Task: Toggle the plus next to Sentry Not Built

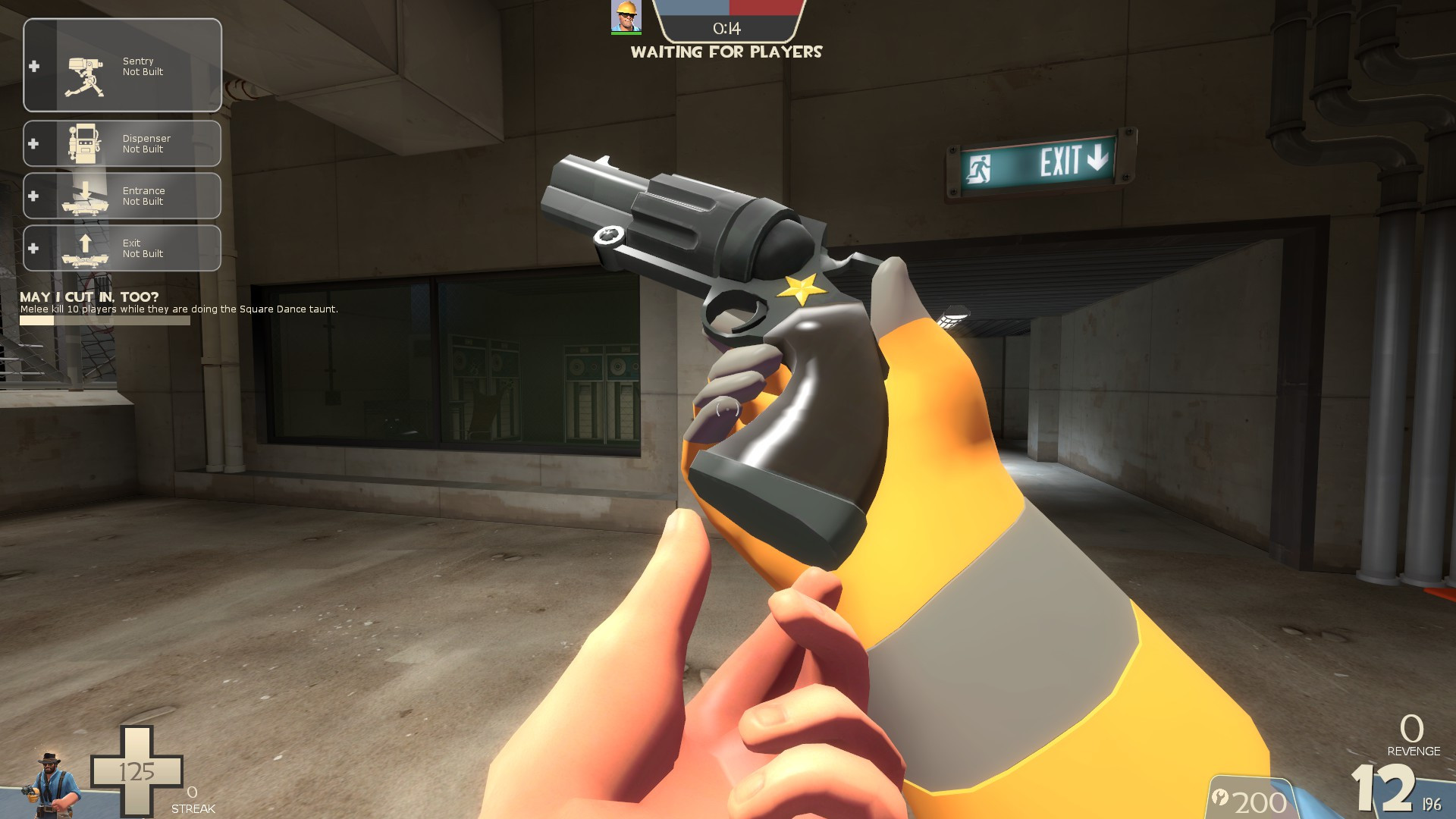Action: pyautogui.click(x=33, y=66)
